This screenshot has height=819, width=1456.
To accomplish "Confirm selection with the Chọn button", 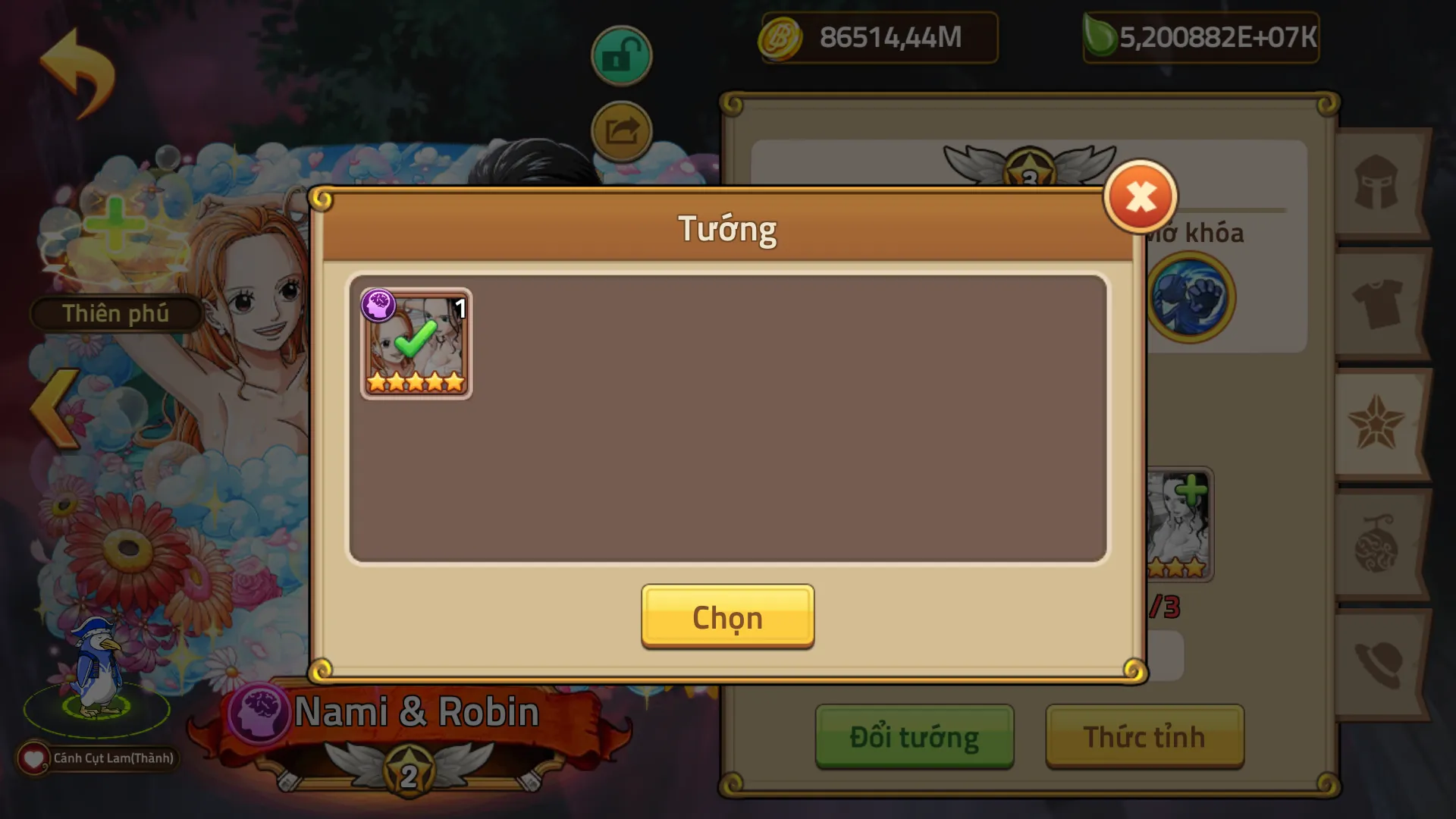I will pyautogui.click(x=727, y=617).
